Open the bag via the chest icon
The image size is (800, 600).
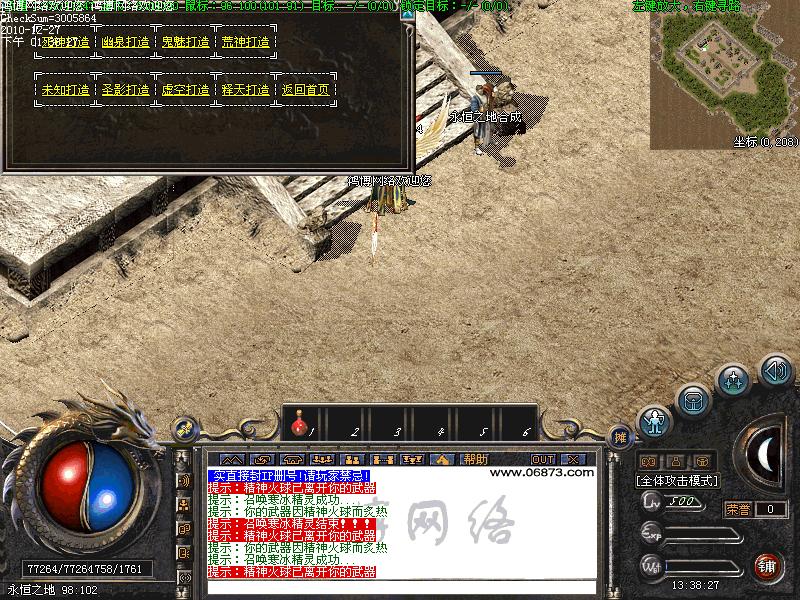693,400
